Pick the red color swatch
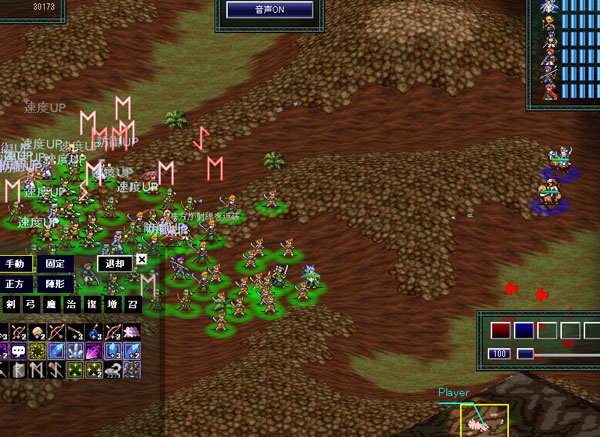The width and height of the screenshot is (600, 437). click(500, 329)
